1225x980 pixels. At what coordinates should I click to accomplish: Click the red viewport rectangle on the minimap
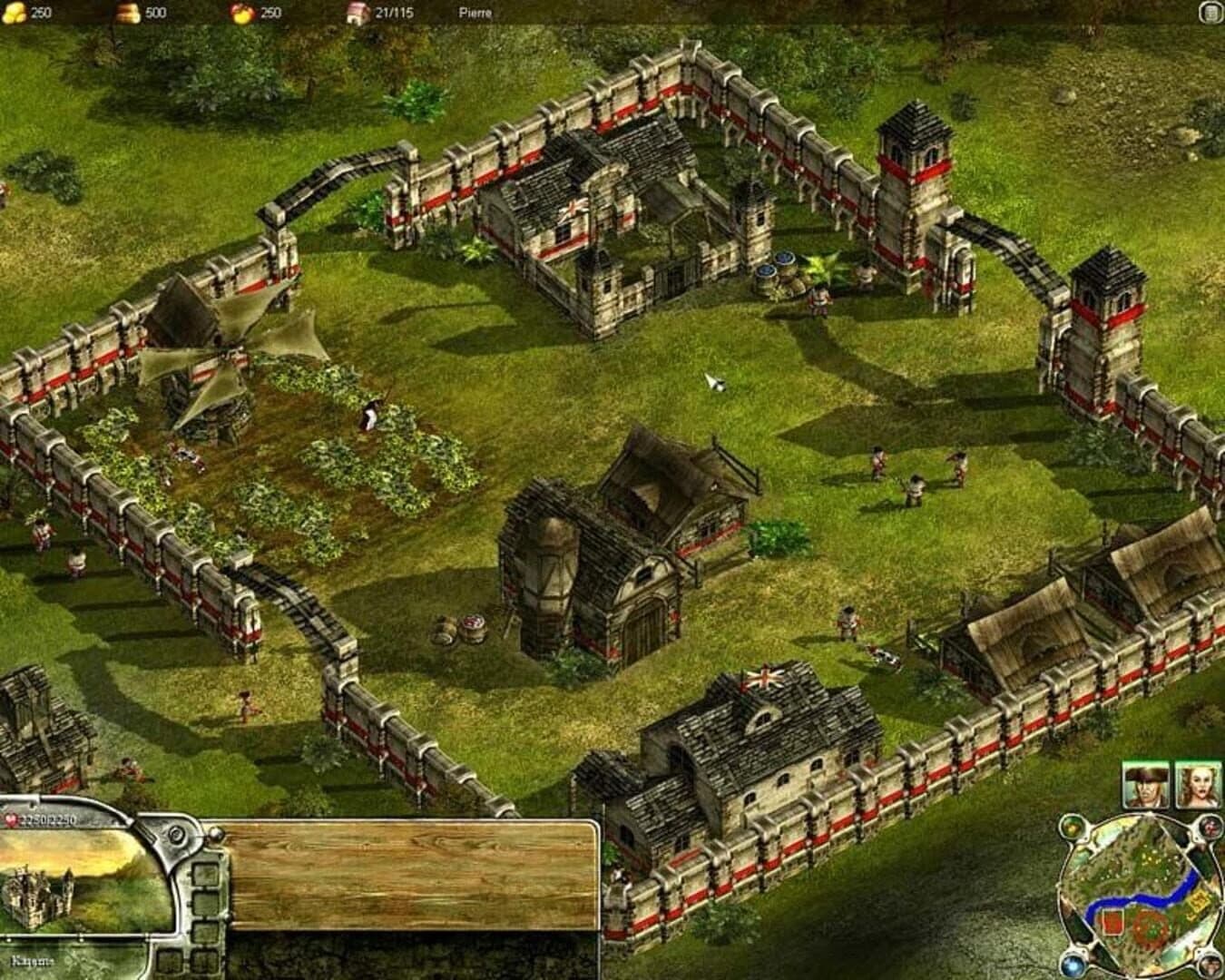[1112, 923]
